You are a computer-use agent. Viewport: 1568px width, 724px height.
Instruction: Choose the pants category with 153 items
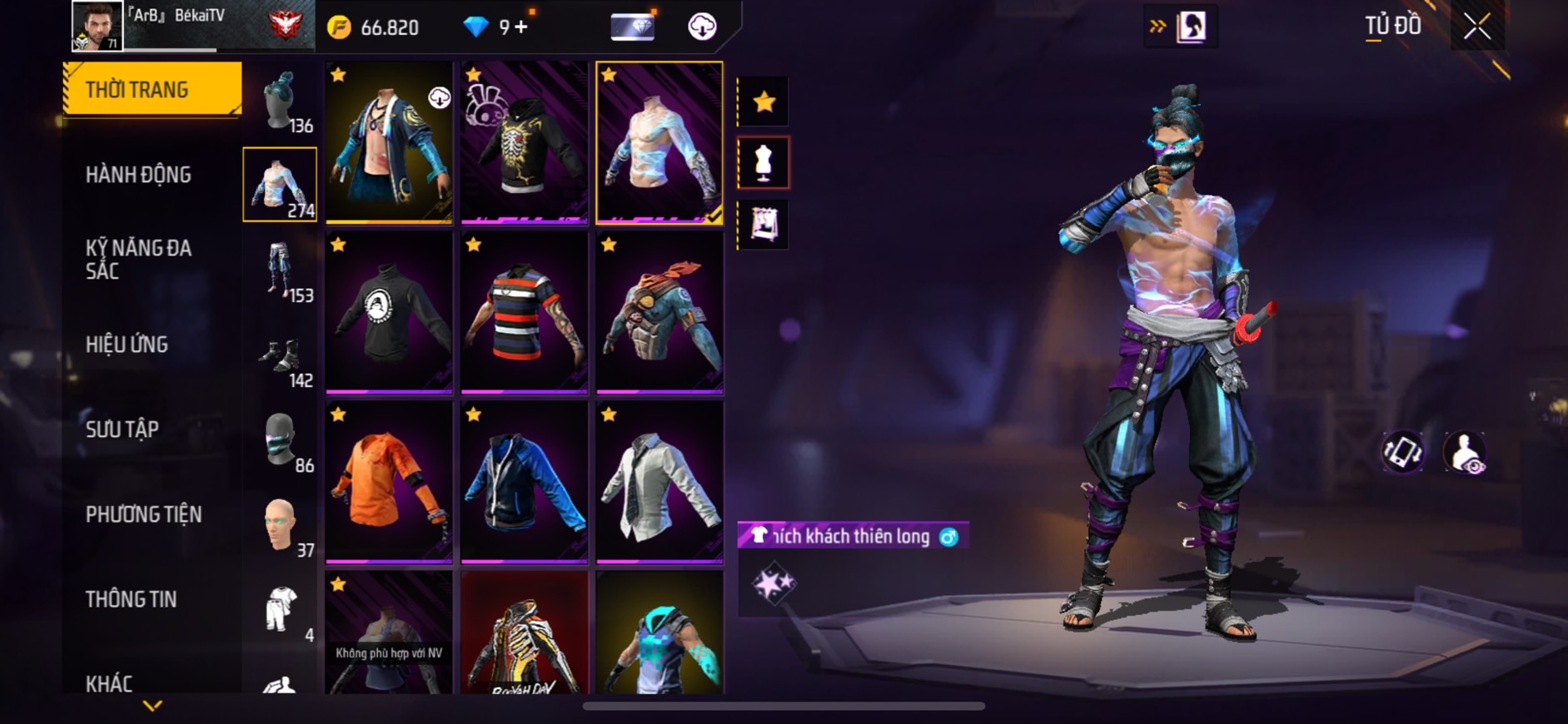point(281,270)
